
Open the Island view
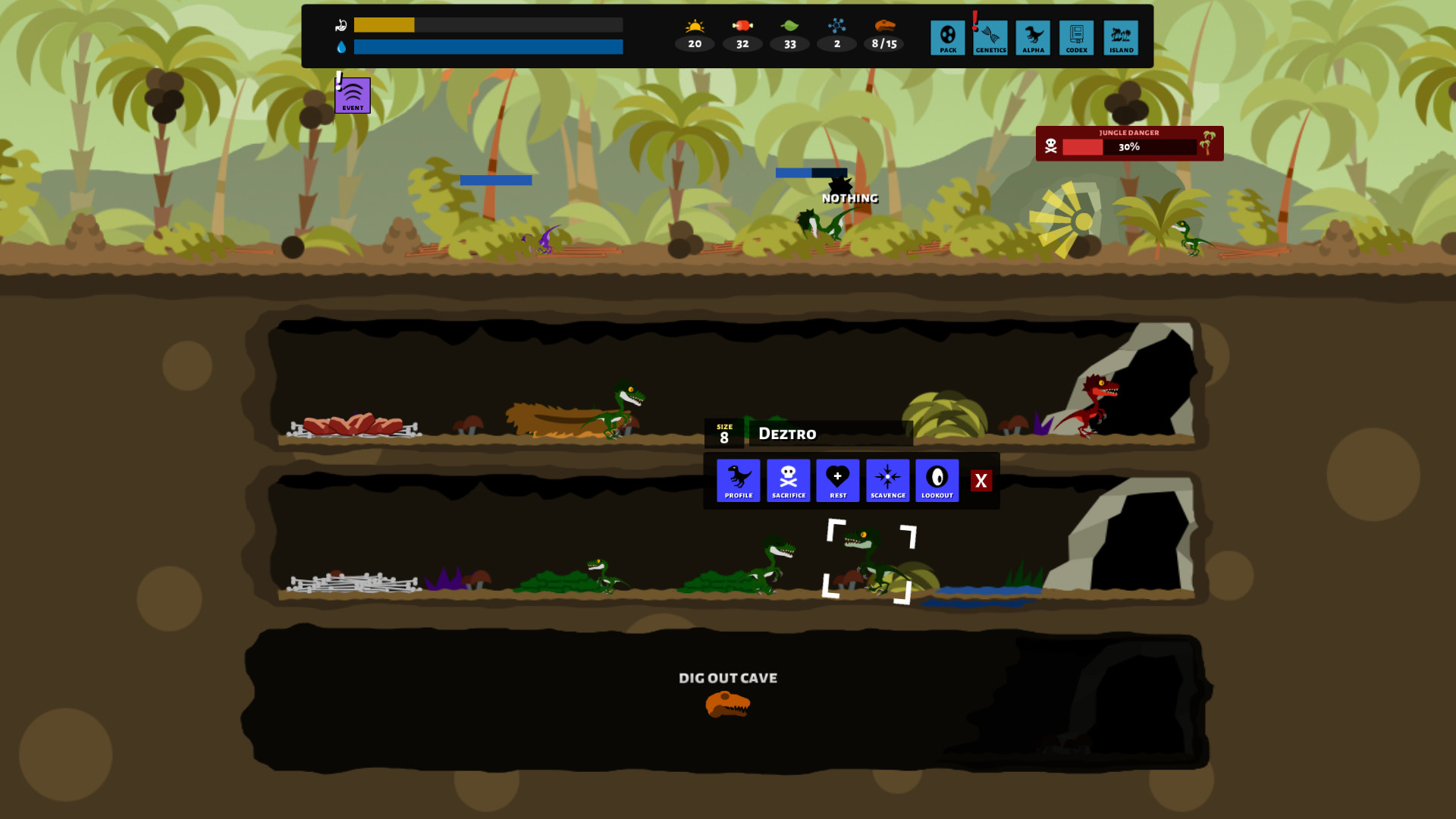[x=1119, y=37]
